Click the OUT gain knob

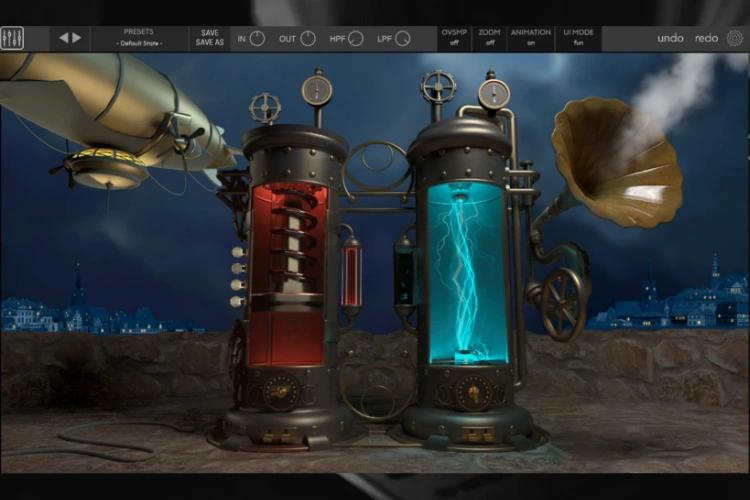(308, 39)
